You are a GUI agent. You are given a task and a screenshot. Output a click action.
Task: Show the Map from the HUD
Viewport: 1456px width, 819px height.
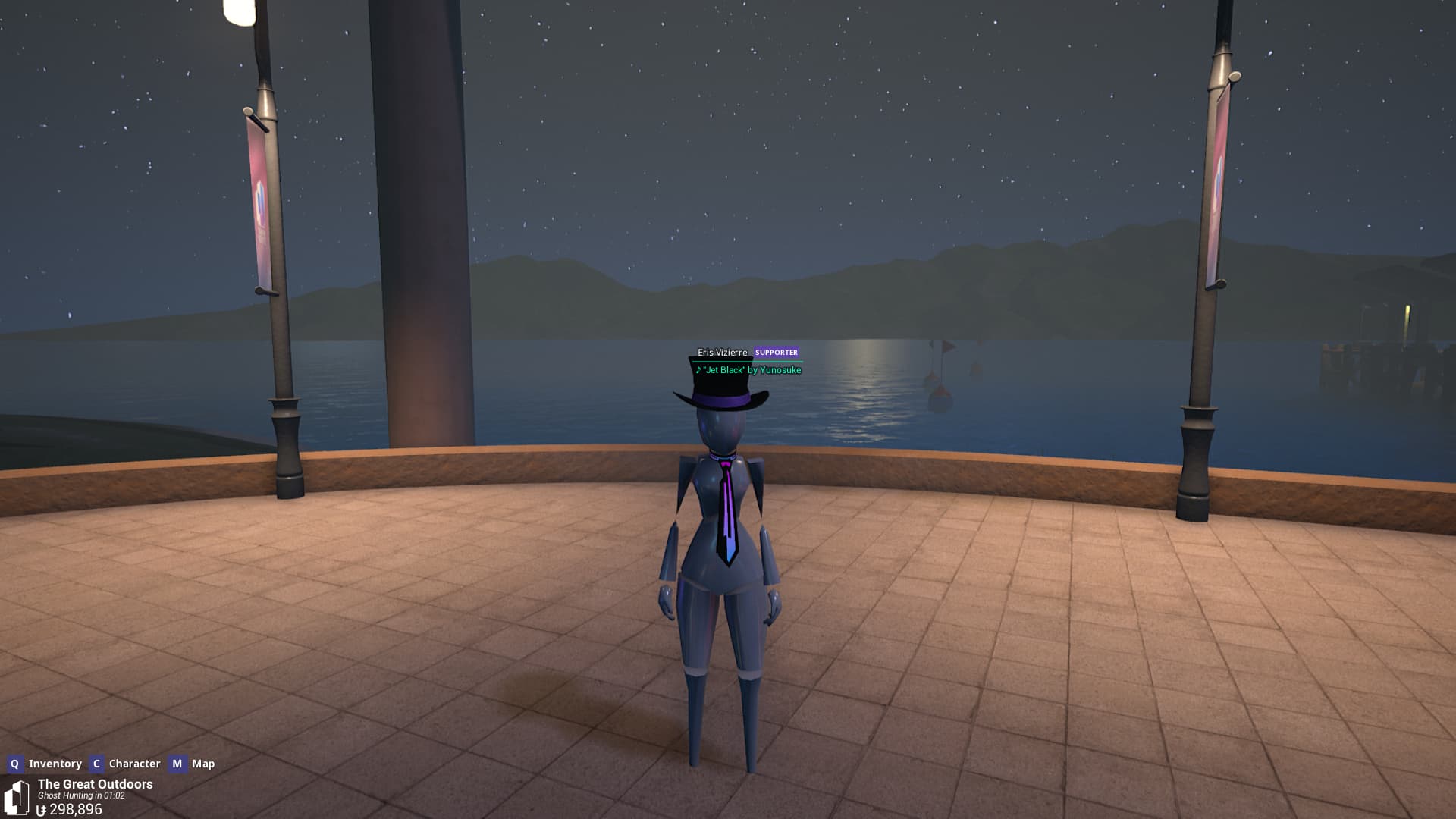point(202,764)
